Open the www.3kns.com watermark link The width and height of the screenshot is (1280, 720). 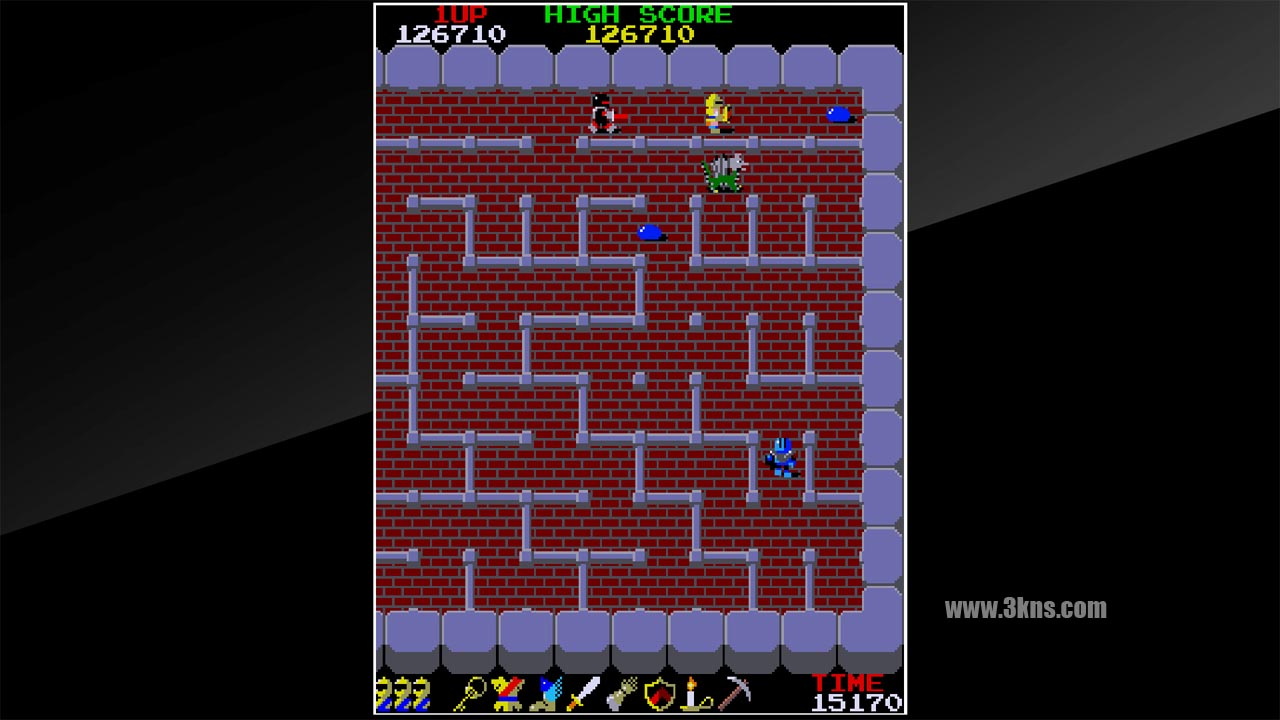[1028, 606]
